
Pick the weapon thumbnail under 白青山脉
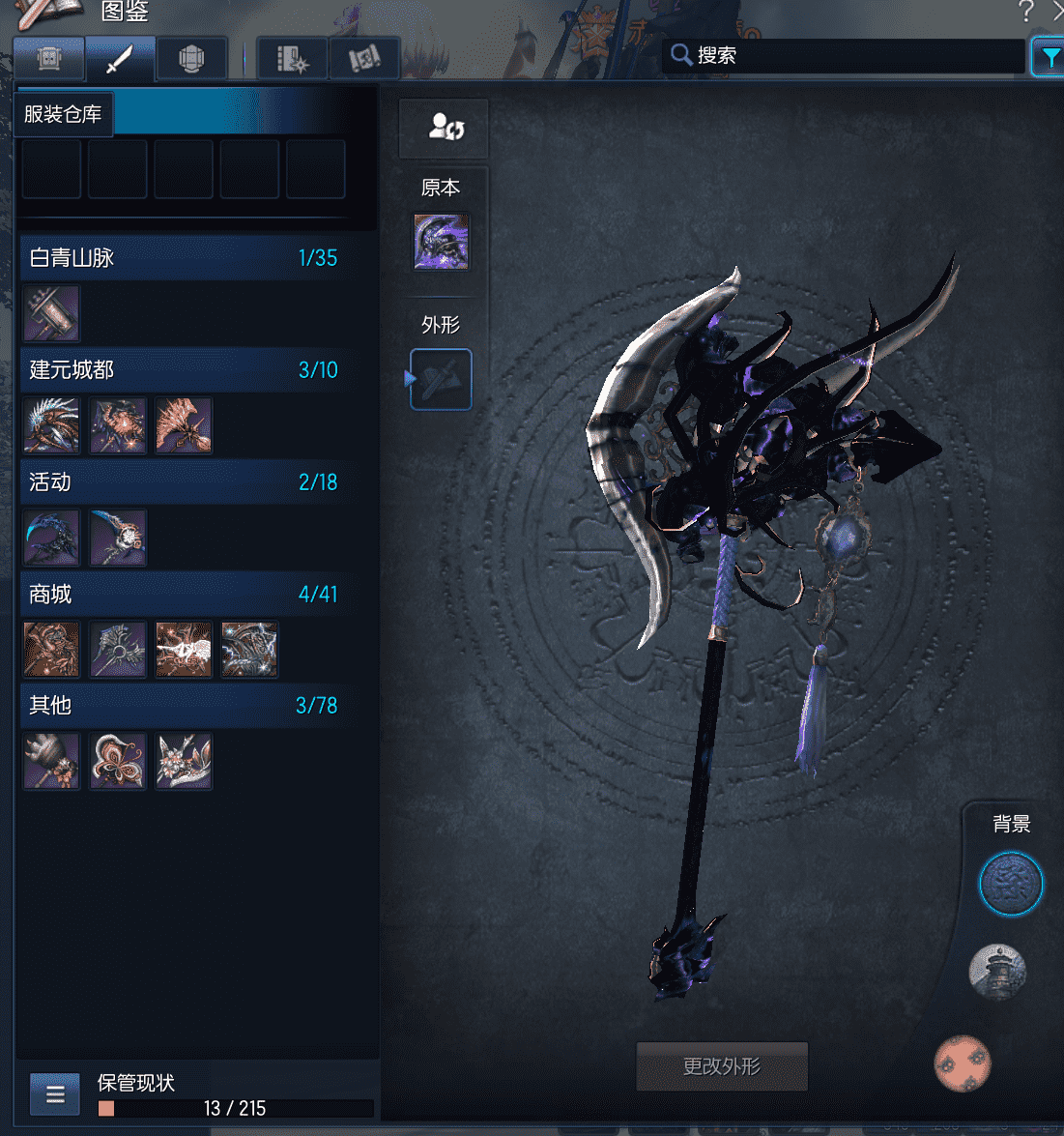pyautogui.click(x=51, y=313)
